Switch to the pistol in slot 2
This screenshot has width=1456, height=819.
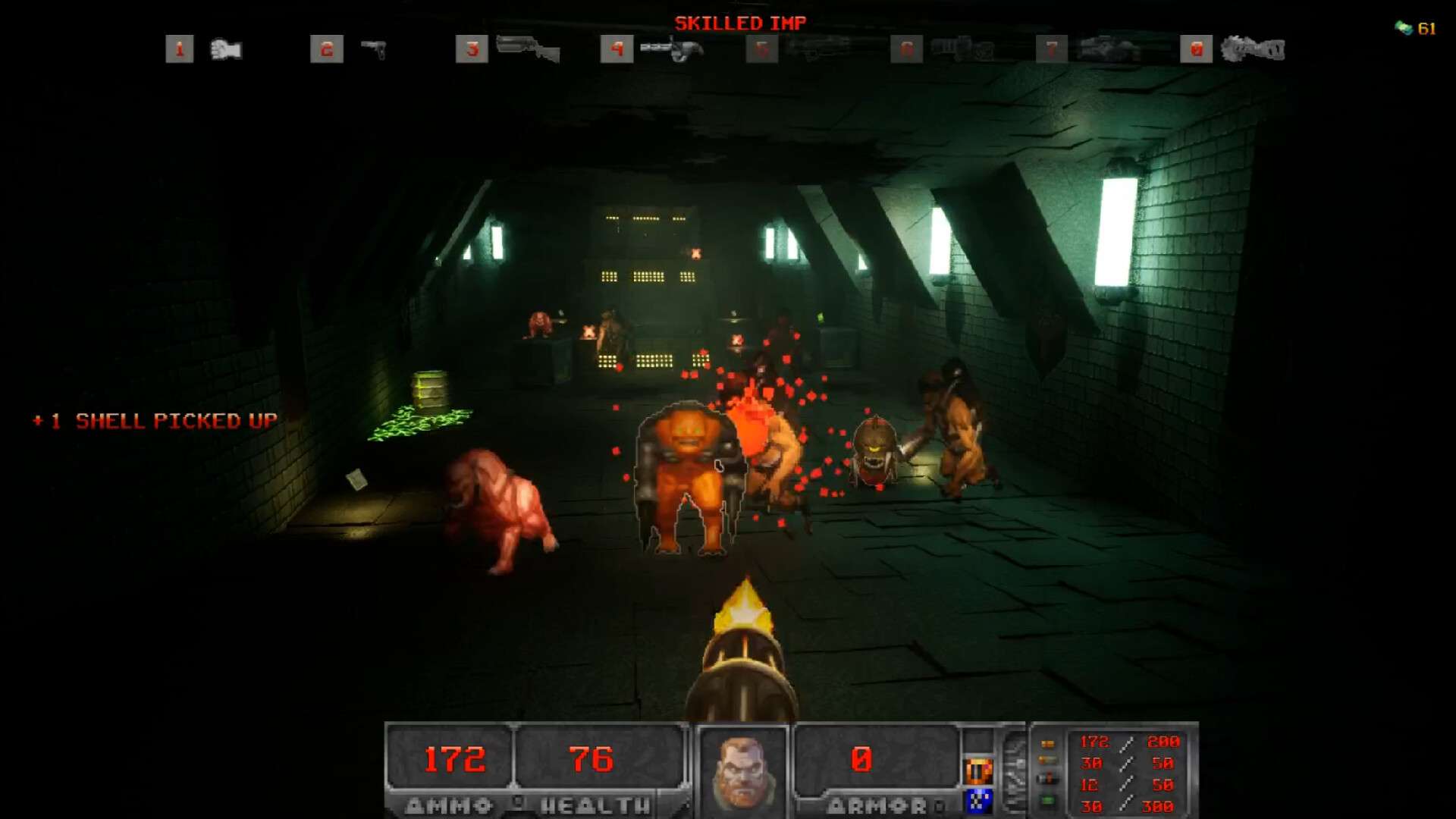click(373, 50)
